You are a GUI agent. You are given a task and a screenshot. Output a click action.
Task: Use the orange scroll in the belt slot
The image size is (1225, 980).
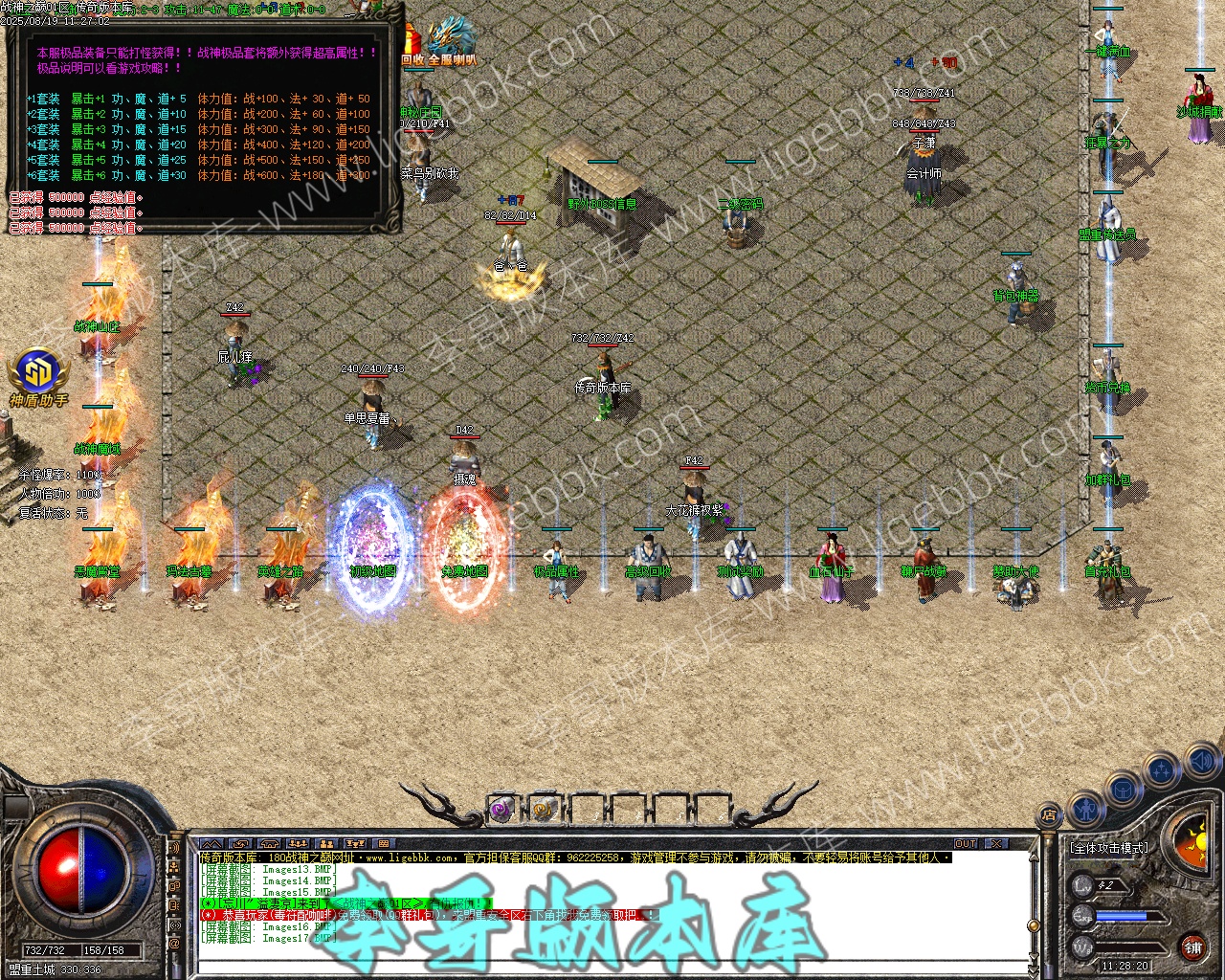click(x=544, y=811)
